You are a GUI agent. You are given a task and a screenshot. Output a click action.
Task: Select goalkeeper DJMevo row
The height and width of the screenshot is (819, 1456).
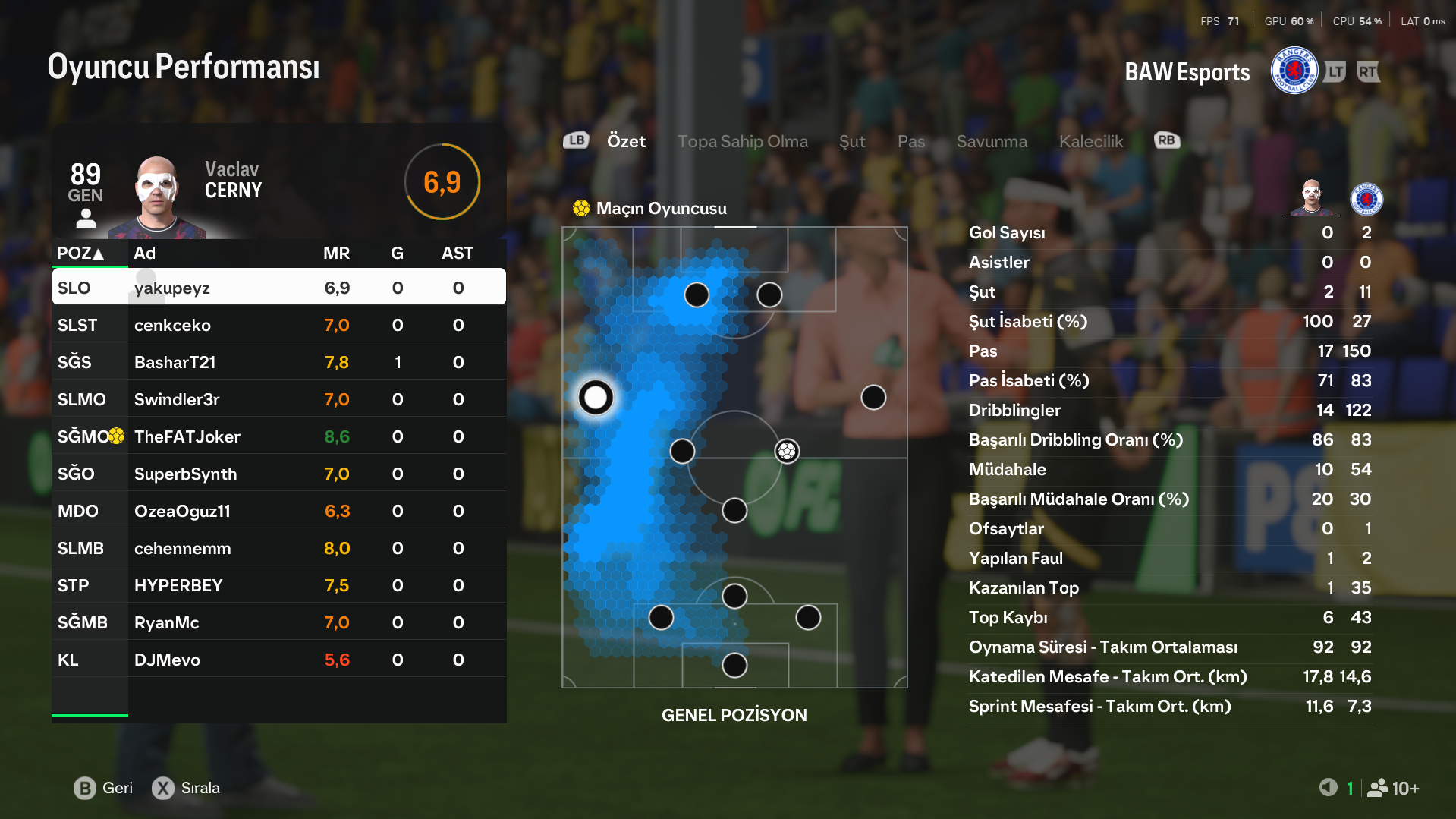(x=278, y=660)
